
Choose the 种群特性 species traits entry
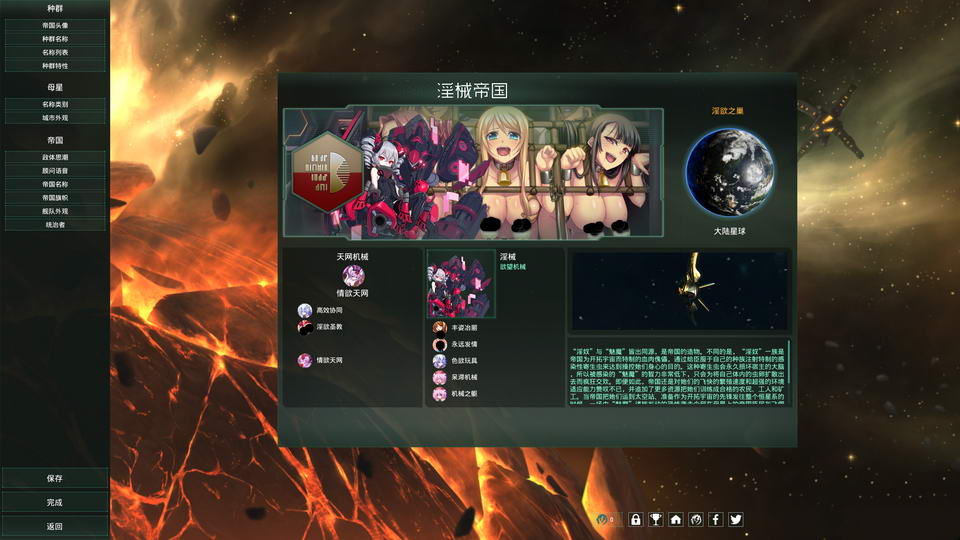tap(55, 65)
